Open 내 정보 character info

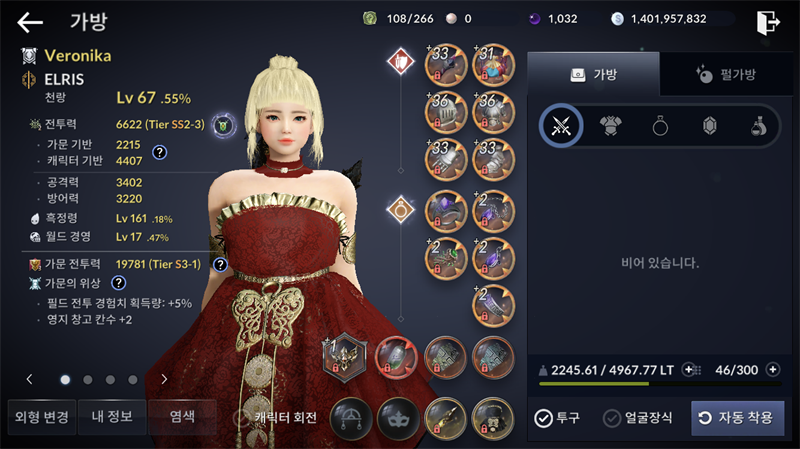point(112,417)
